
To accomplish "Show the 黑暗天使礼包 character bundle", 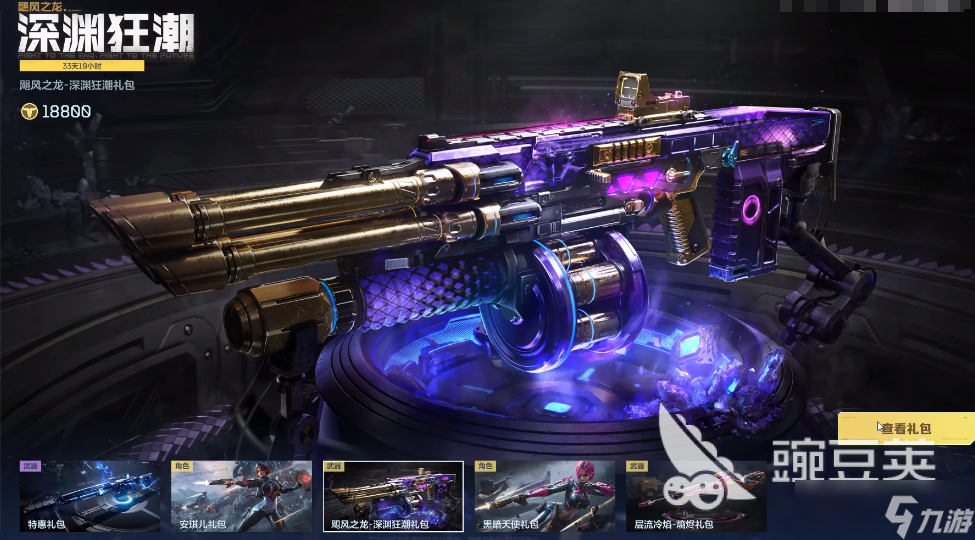I will coord(544,496).
